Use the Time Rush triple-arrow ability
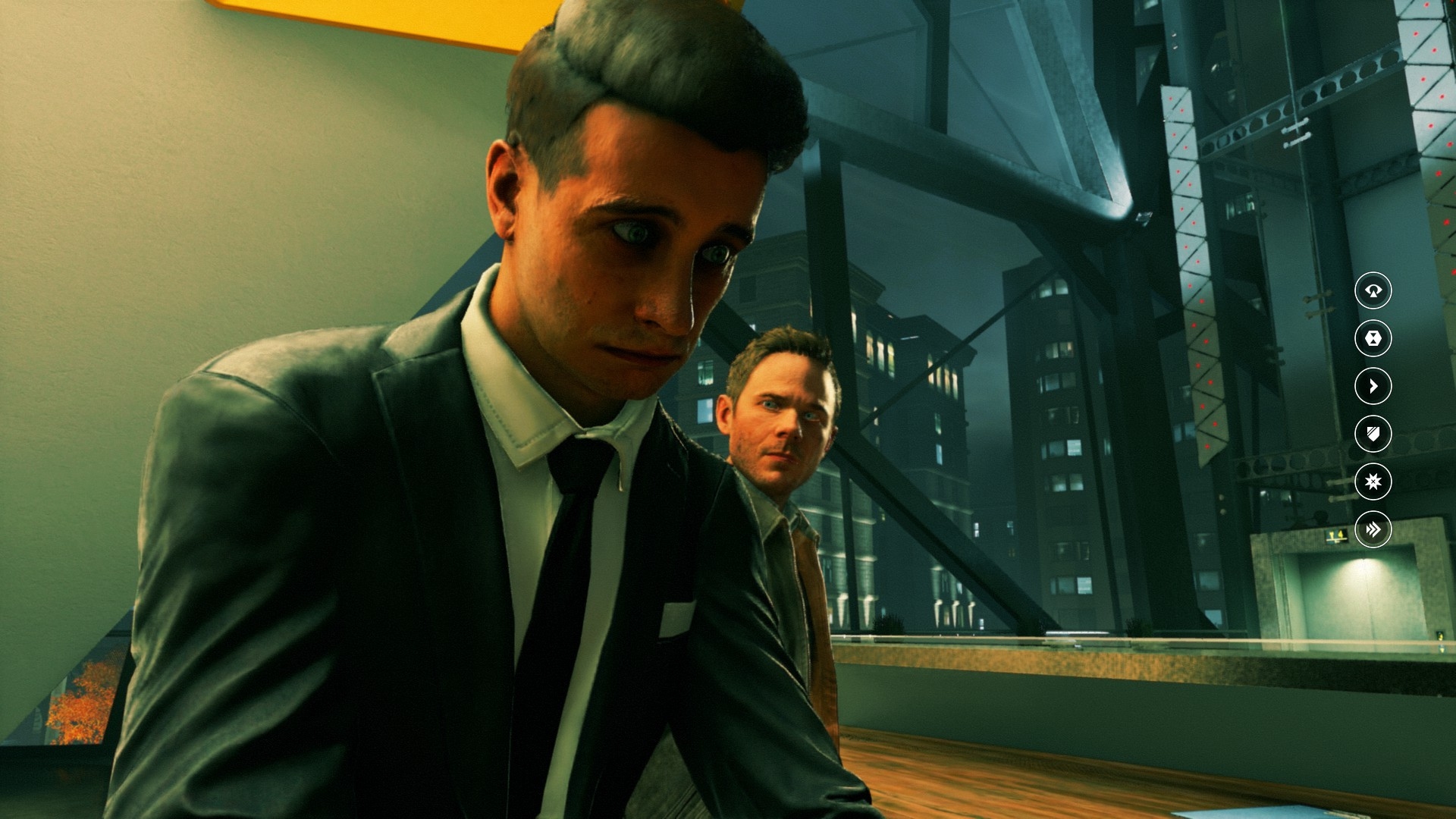Screen dimensions: 1456x819 [x=1373, y=529]
